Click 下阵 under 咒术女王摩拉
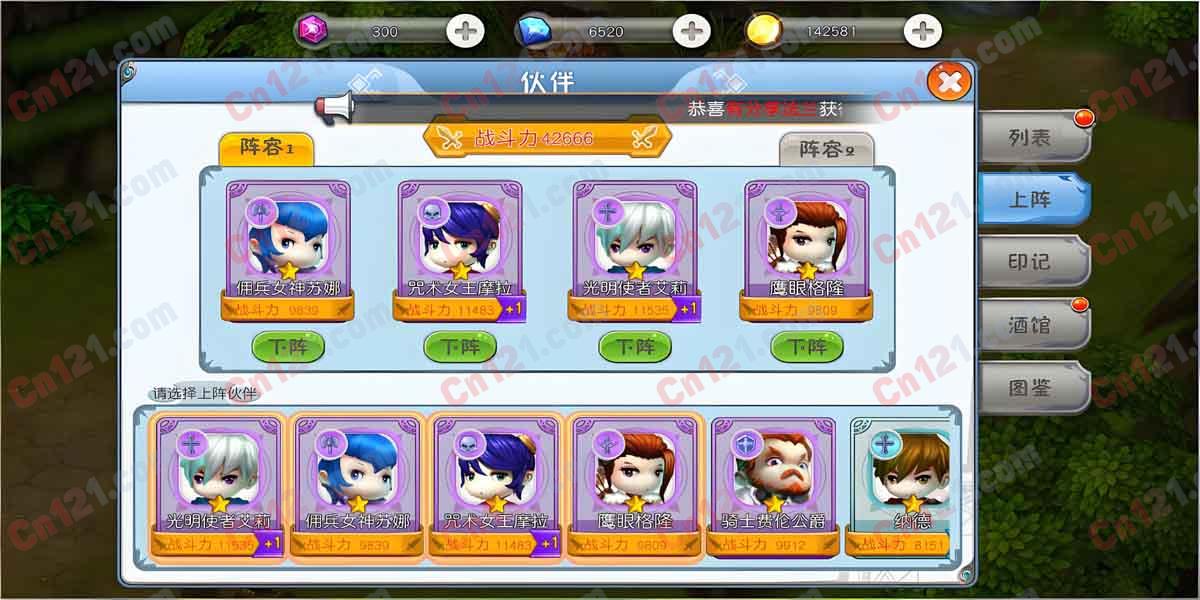Image resolution: width=1200 pixels, height=600 pixels. coord(460,347)
